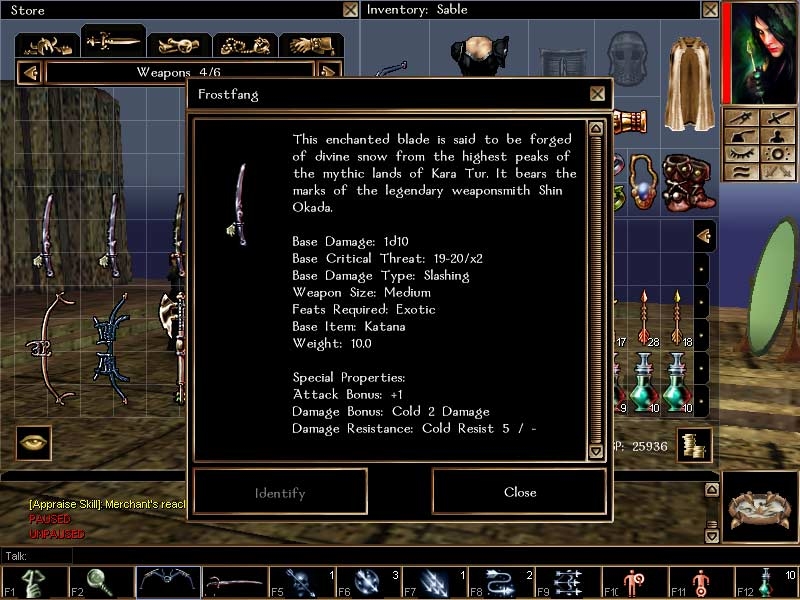Click the gold coins stack icon

pos(692,445)
